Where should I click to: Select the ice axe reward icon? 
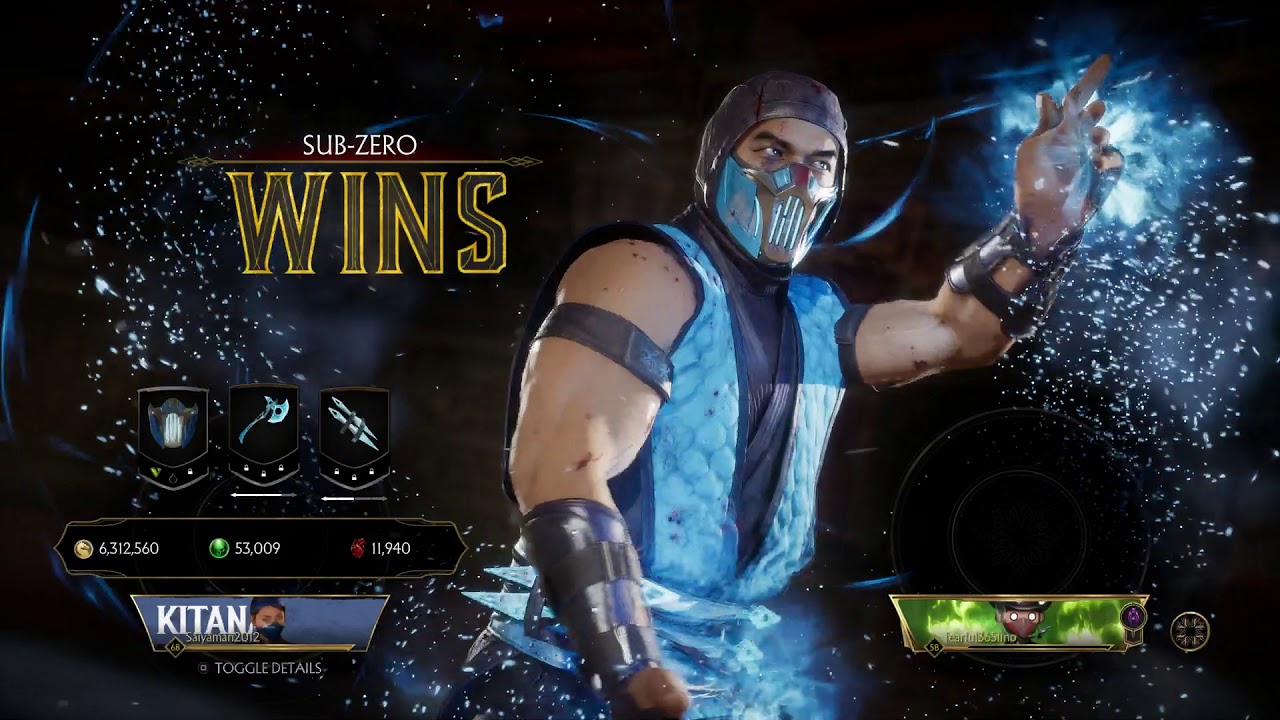[x=265, y=420]
